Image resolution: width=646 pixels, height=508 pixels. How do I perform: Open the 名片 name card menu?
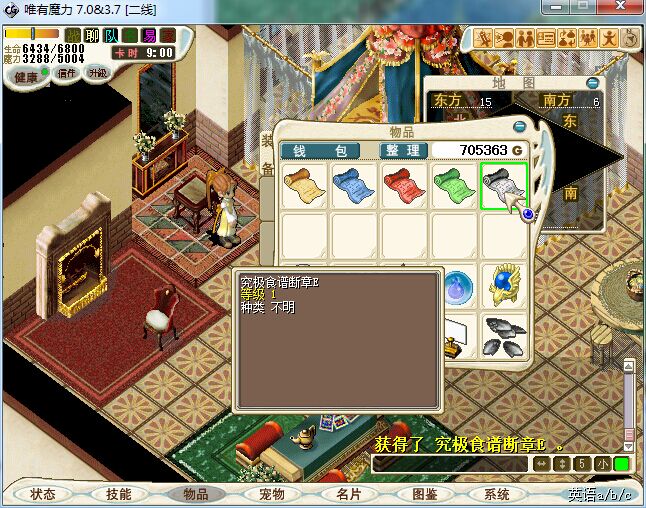click(347, 494)
